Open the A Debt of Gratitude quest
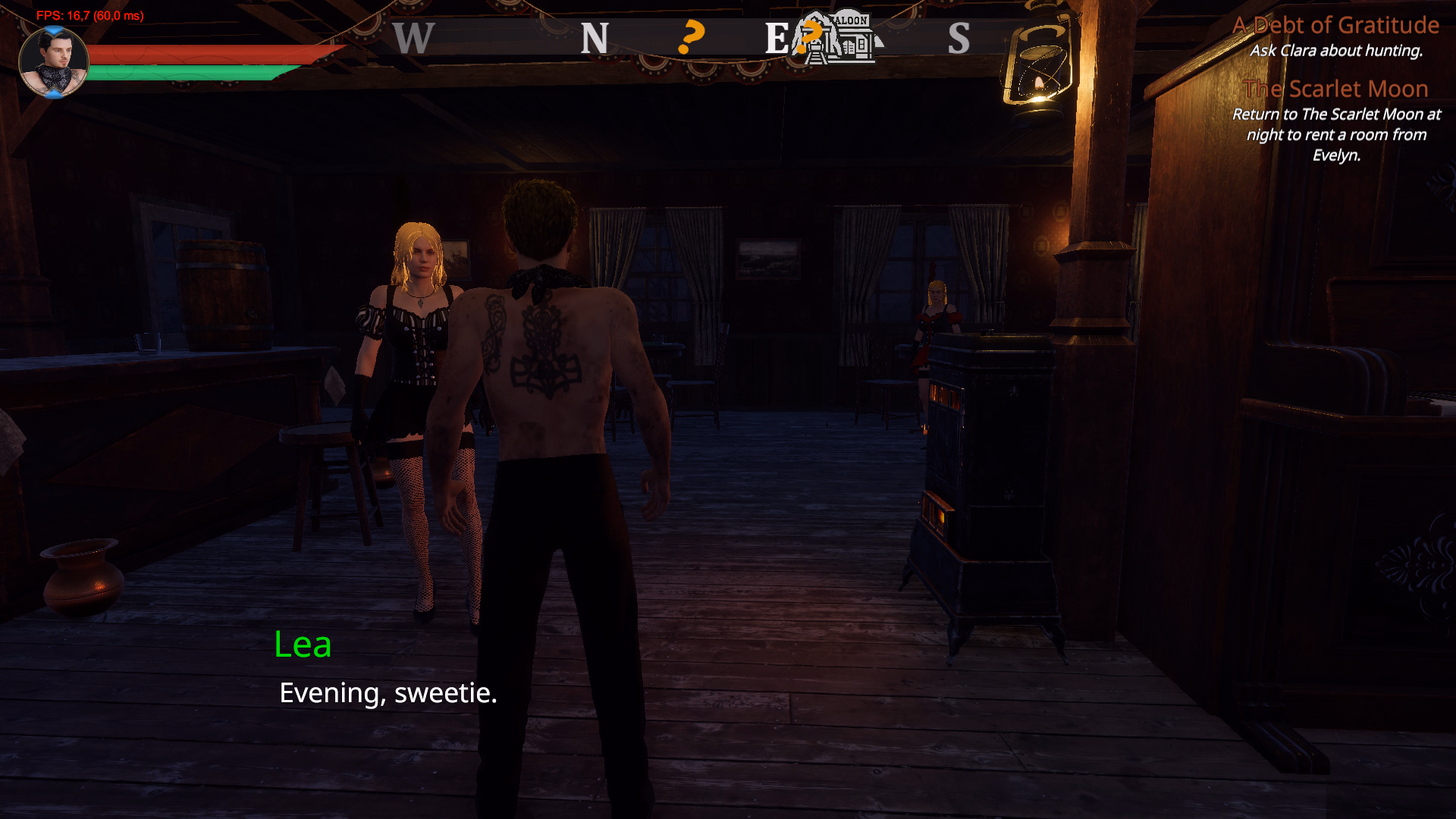Image resolution: width=1456 pixels, height=819 pixels. tap(1335, 26)
